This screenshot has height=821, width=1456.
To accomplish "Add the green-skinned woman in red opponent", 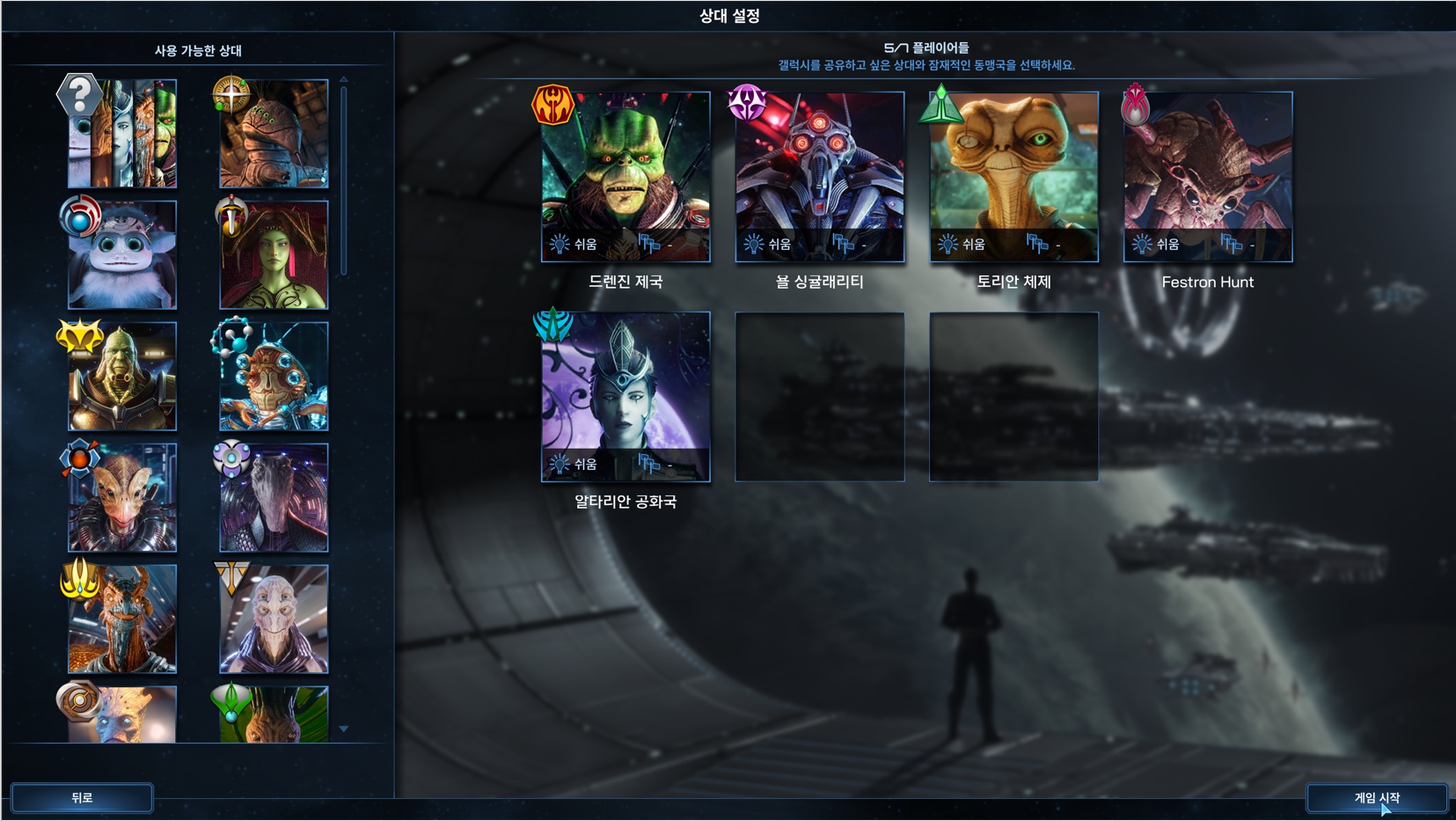I will 274,255.
